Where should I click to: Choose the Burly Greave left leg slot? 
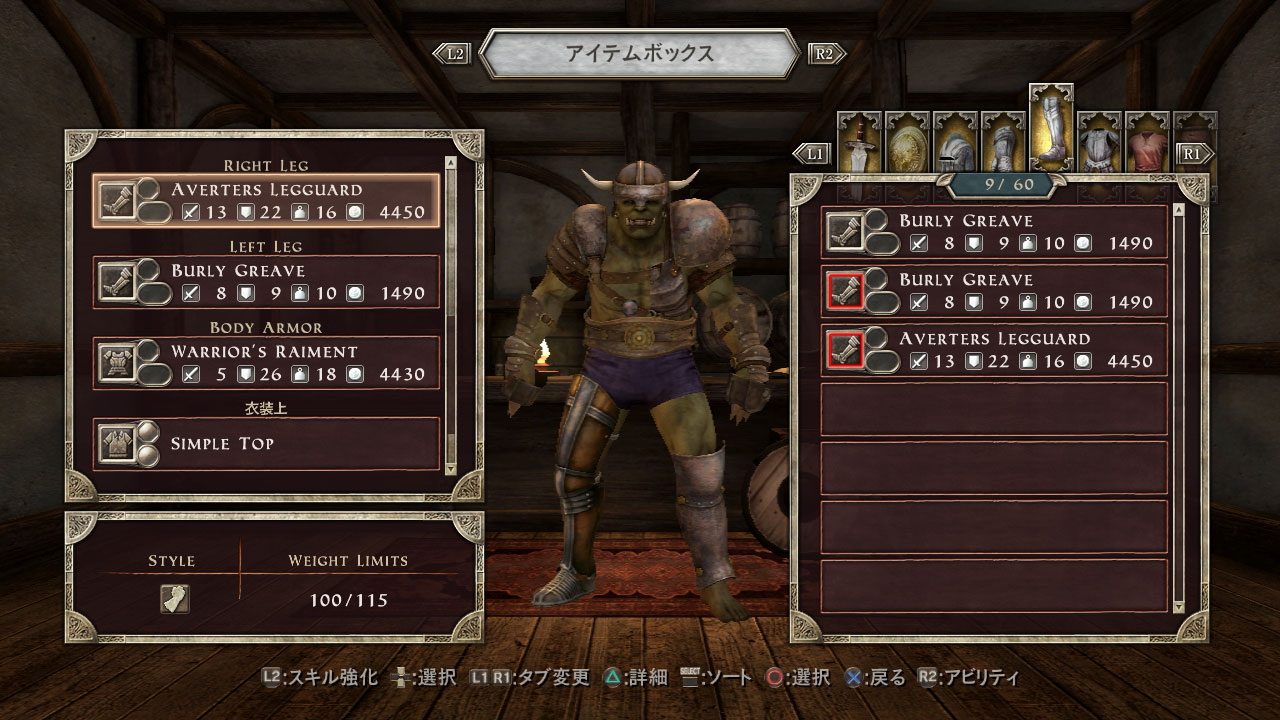266,282
